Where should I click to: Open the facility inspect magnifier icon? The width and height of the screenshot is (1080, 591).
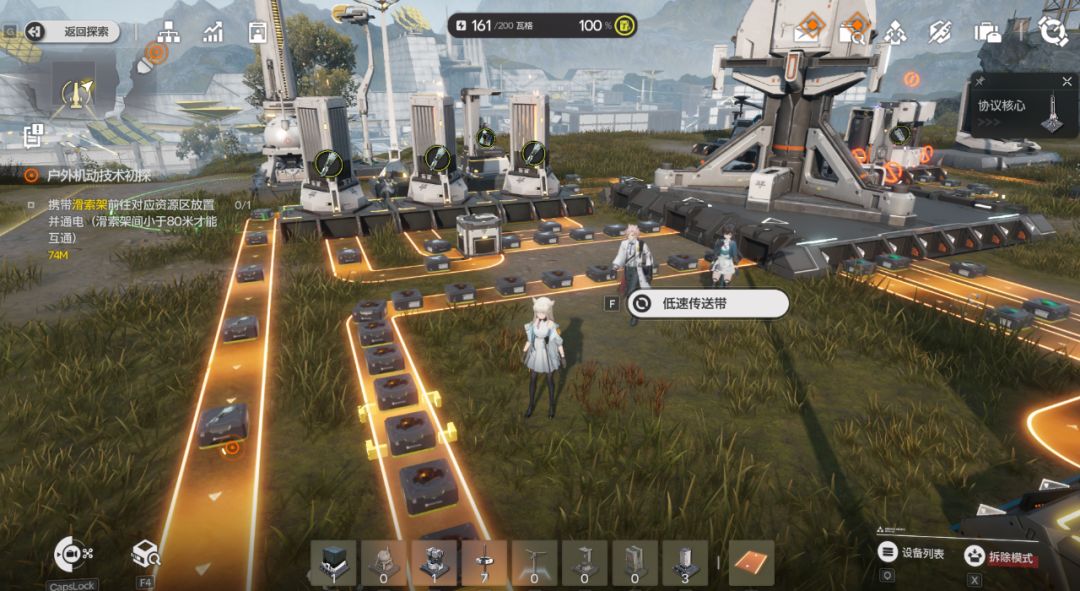[146, 553]
